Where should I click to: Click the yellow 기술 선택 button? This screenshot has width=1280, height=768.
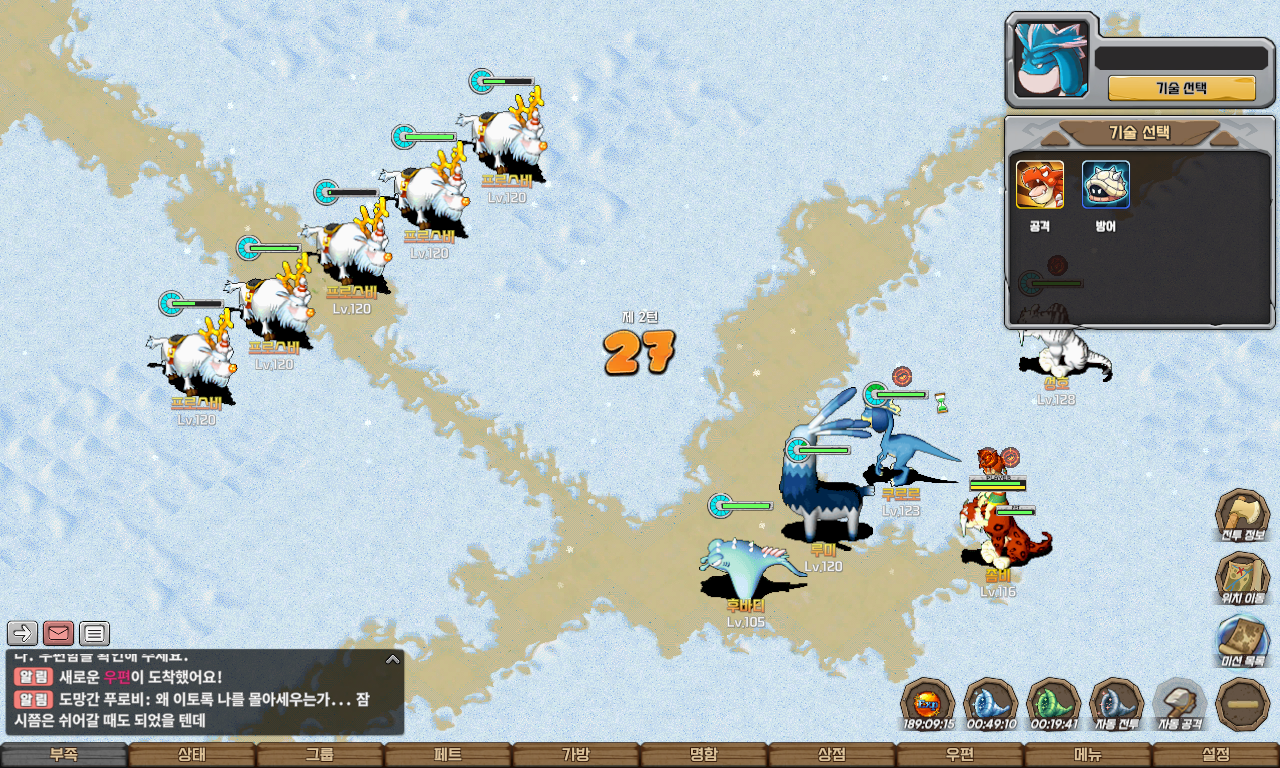pyautogui.click(x=1181, y=88)
